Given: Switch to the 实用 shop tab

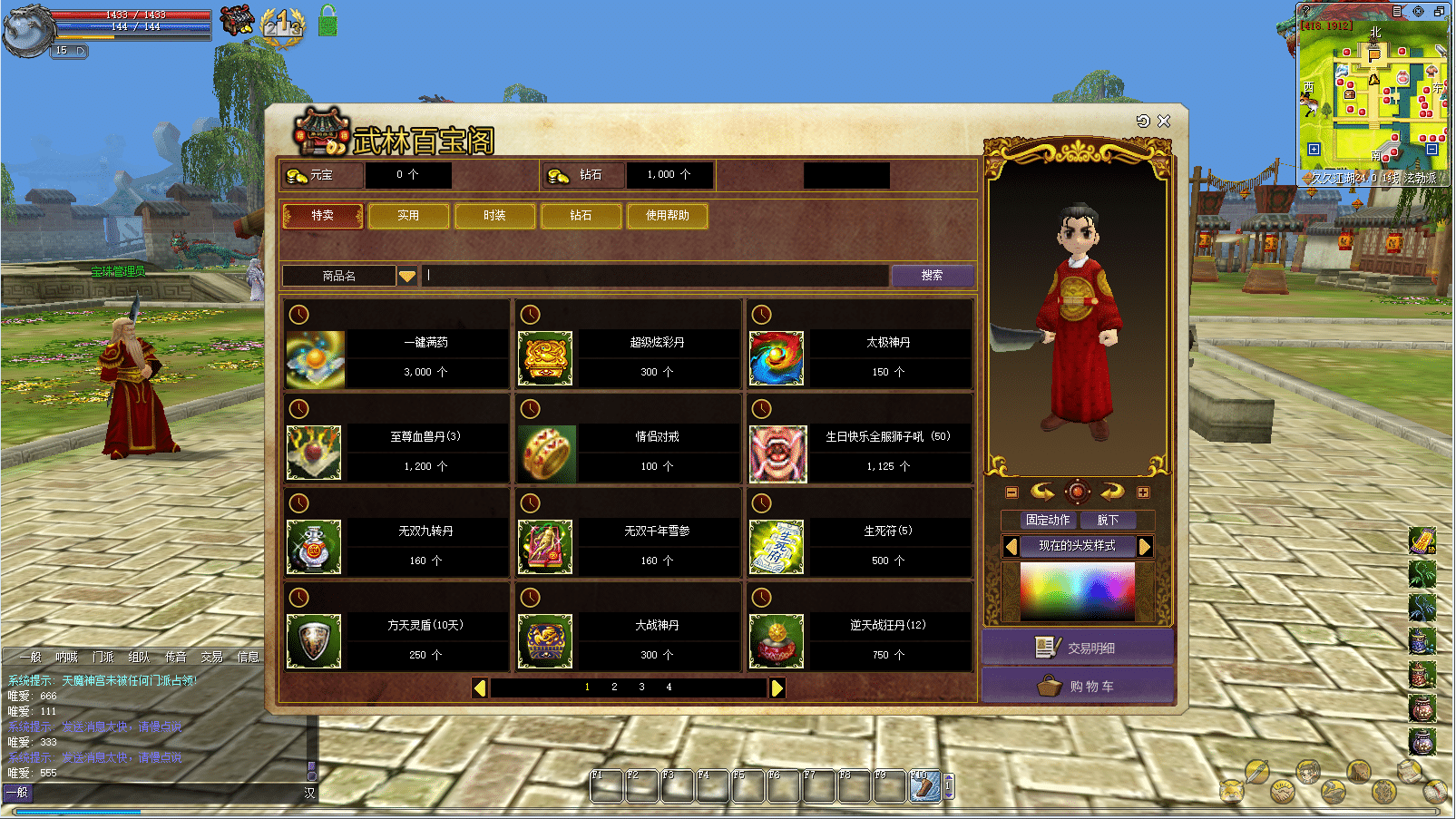Looking at the screenshot, I should pyautogui.click(x=408, y=216).
